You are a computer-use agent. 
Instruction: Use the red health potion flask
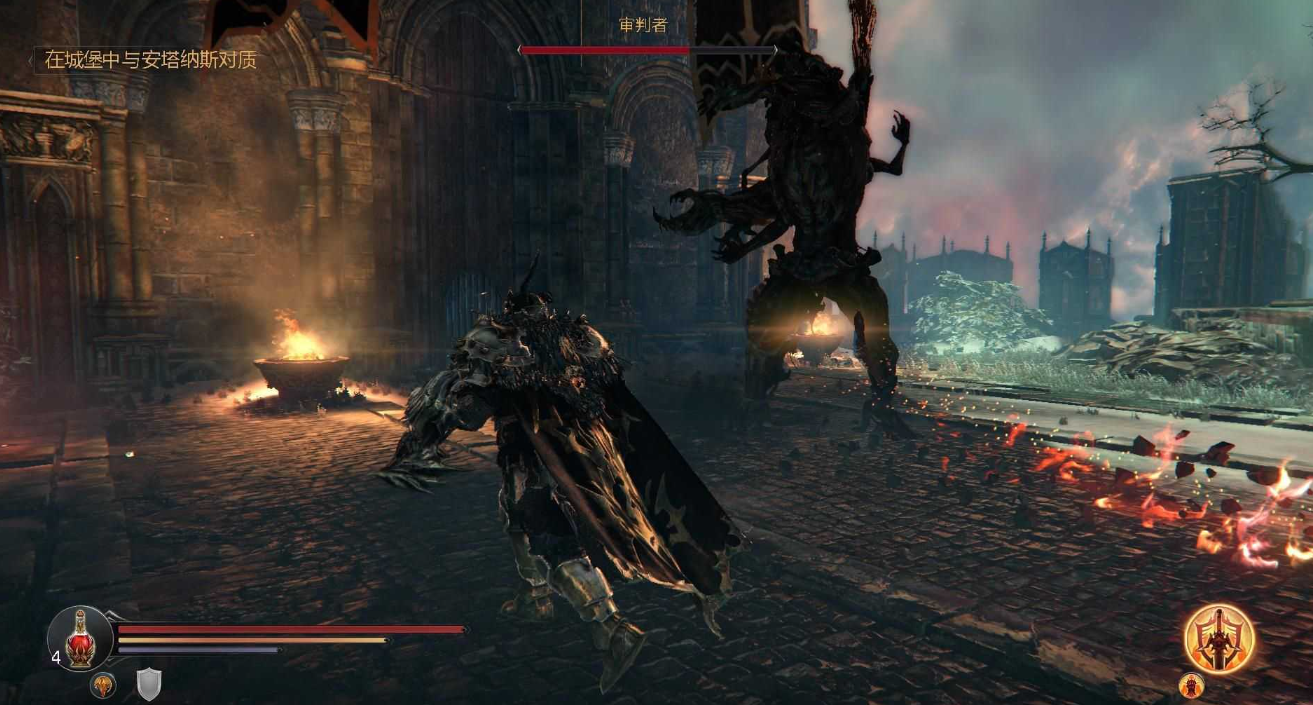click(x=80, y=638)
